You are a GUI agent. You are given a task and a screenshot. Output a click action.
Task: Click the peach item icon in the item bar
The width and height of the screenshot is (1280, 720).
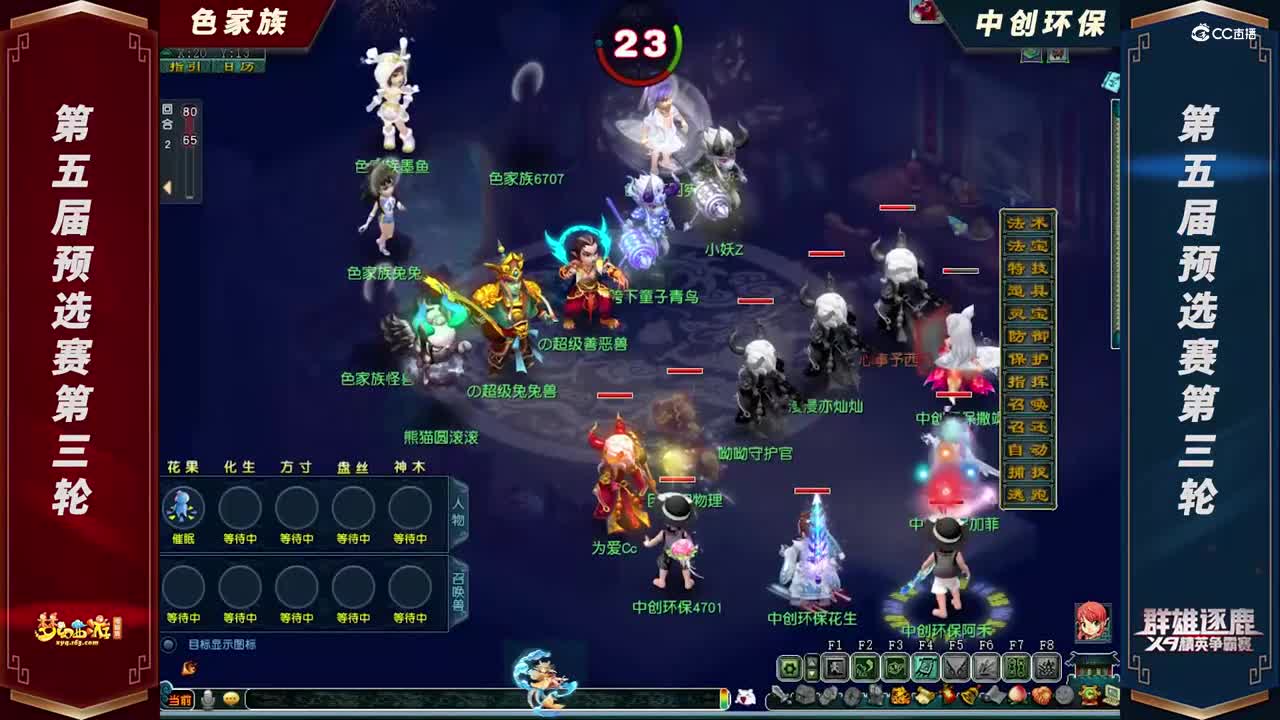pyautogui.click(x=1017, y=695)
